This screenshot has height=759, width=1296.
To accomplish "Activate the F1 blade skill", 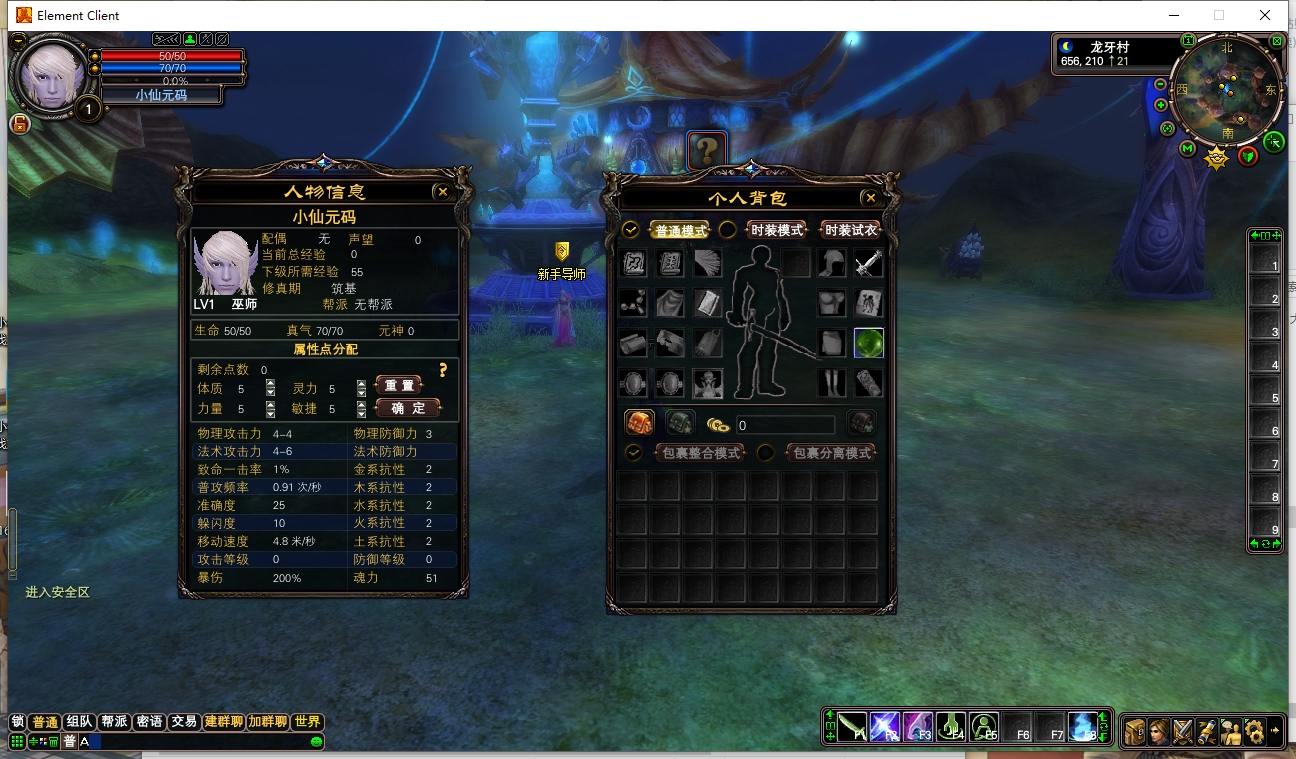I will coord(852,726).
